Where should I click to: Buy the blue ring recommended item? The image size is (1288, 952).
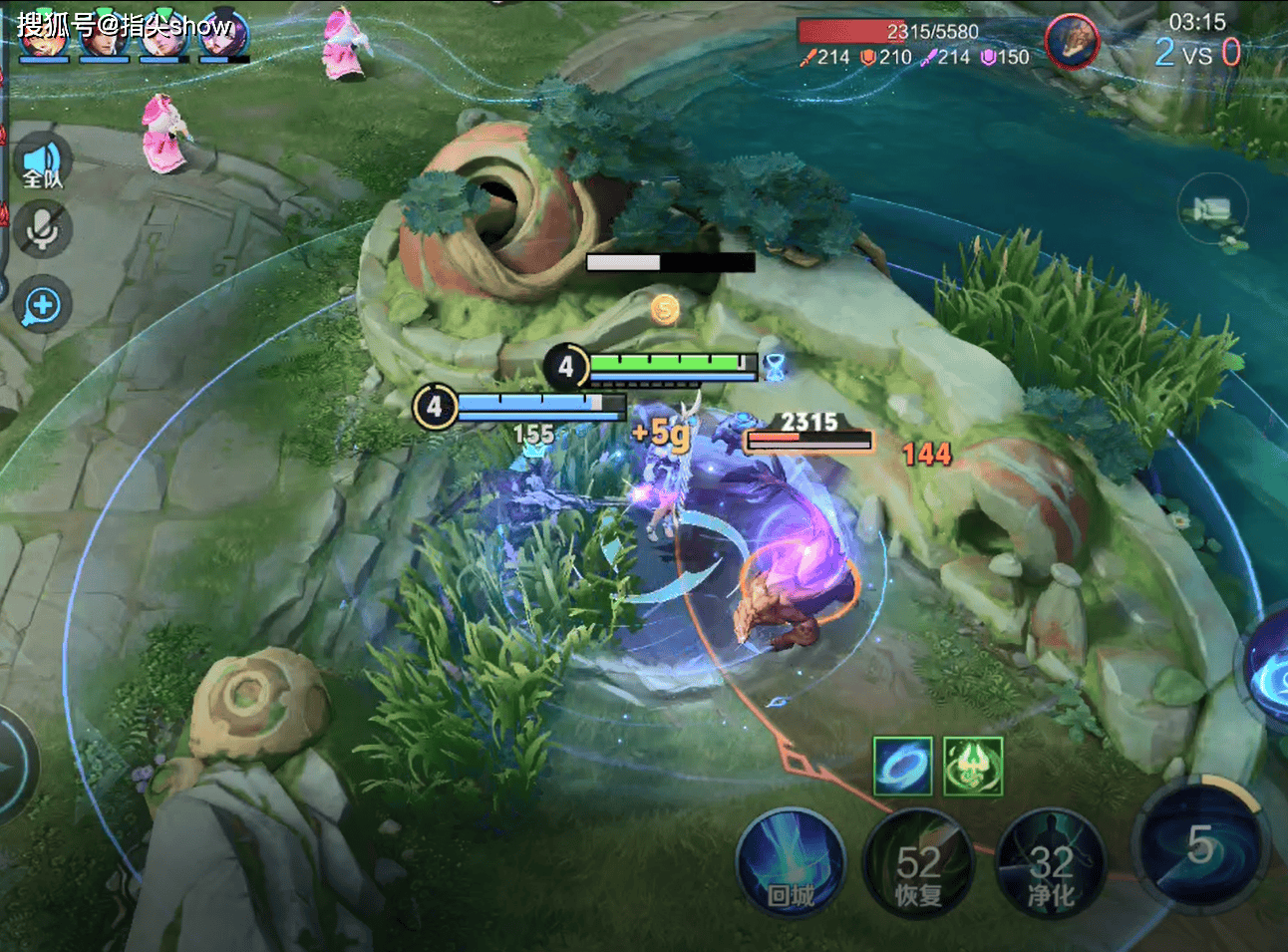click(903, 766)
